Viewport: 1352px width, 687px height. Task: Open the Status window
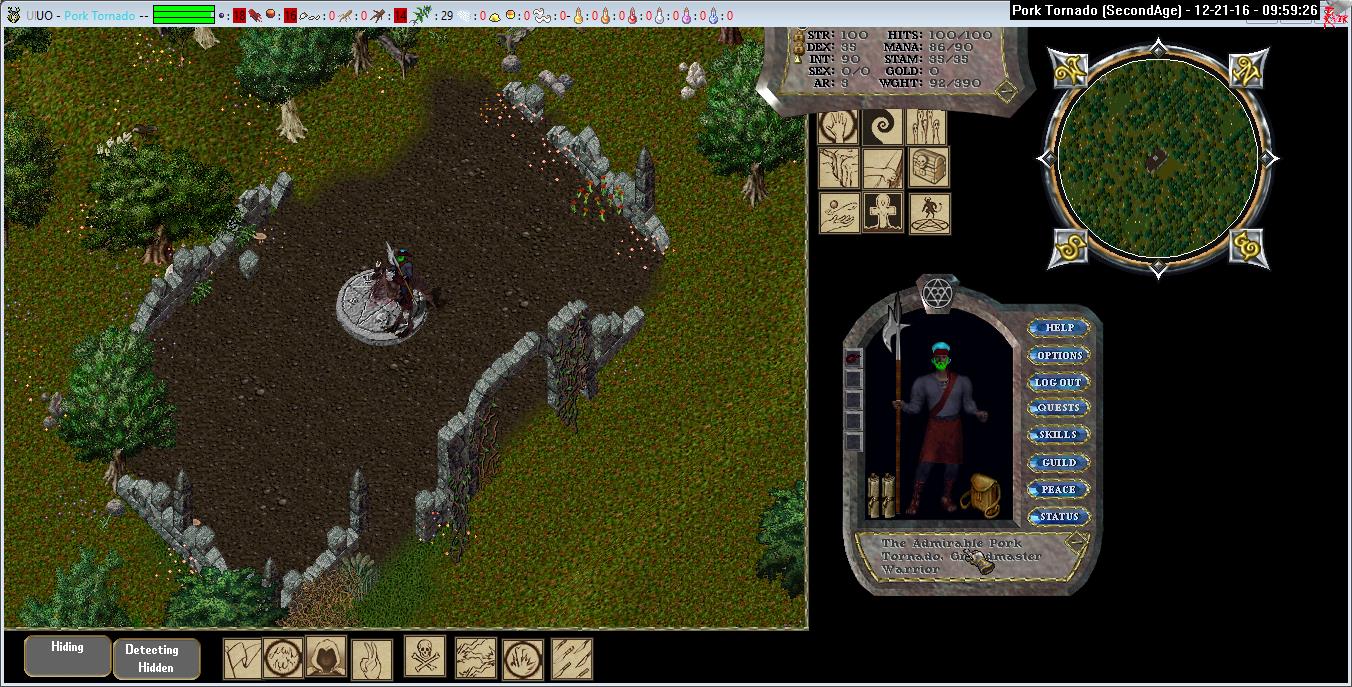[1058, 516]
